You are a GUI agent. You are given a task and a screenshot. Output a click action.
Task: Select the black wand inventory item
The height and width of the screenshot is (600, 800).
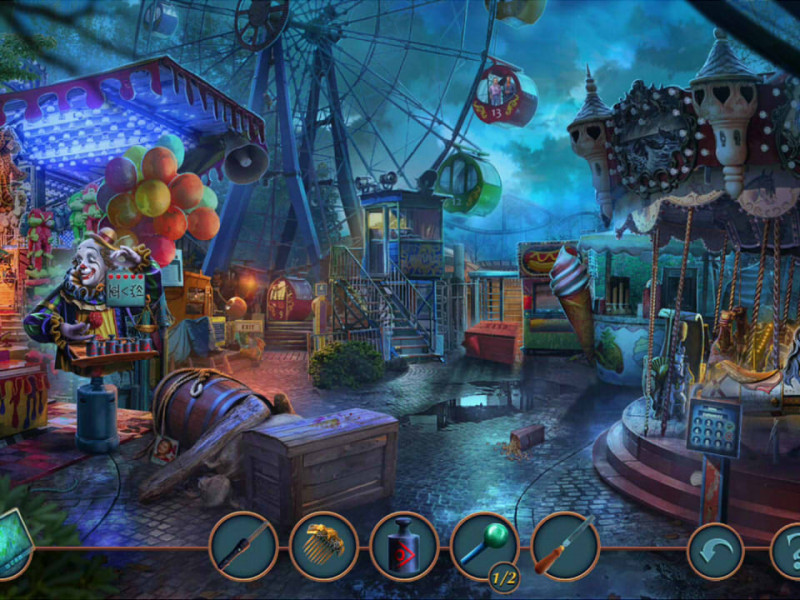[x=243, y=547]
